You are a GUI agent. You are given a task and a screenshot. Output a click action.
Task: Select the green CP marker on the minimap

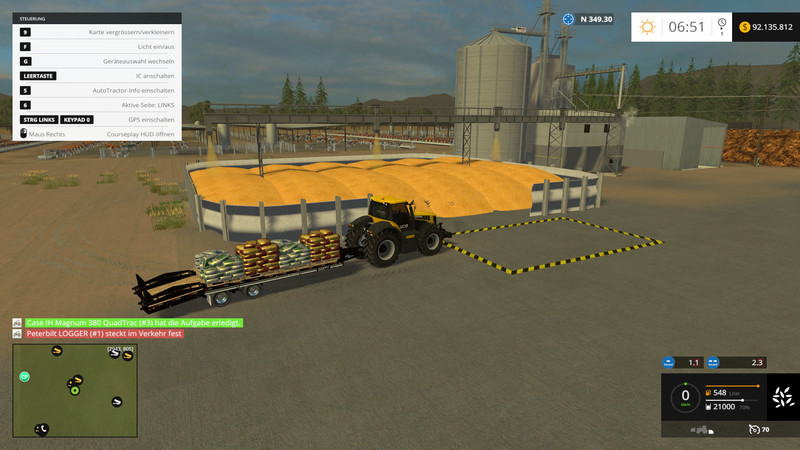(x=25, y=377)
